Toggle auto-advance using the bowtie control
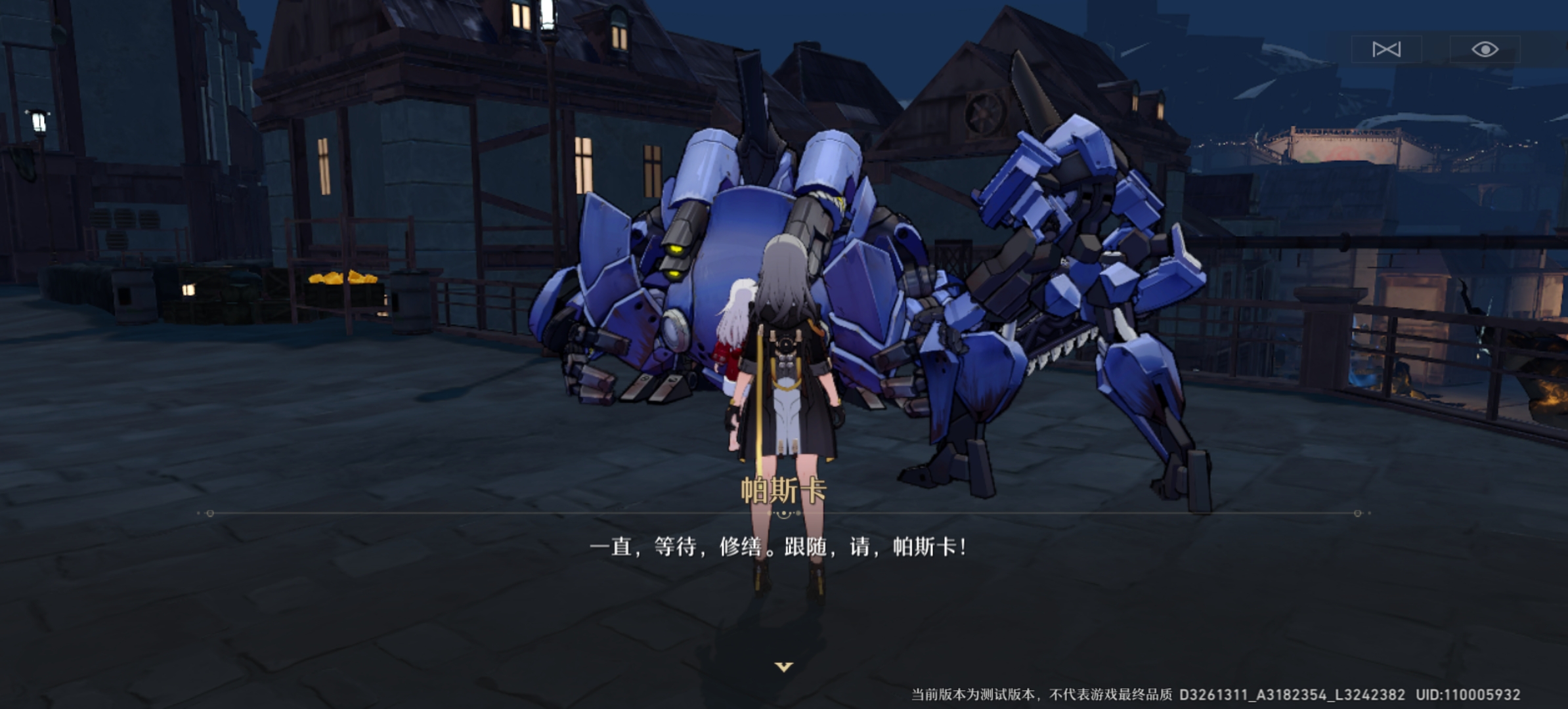This screenshot has width=1568, height=709. (x=1387, y=48)
